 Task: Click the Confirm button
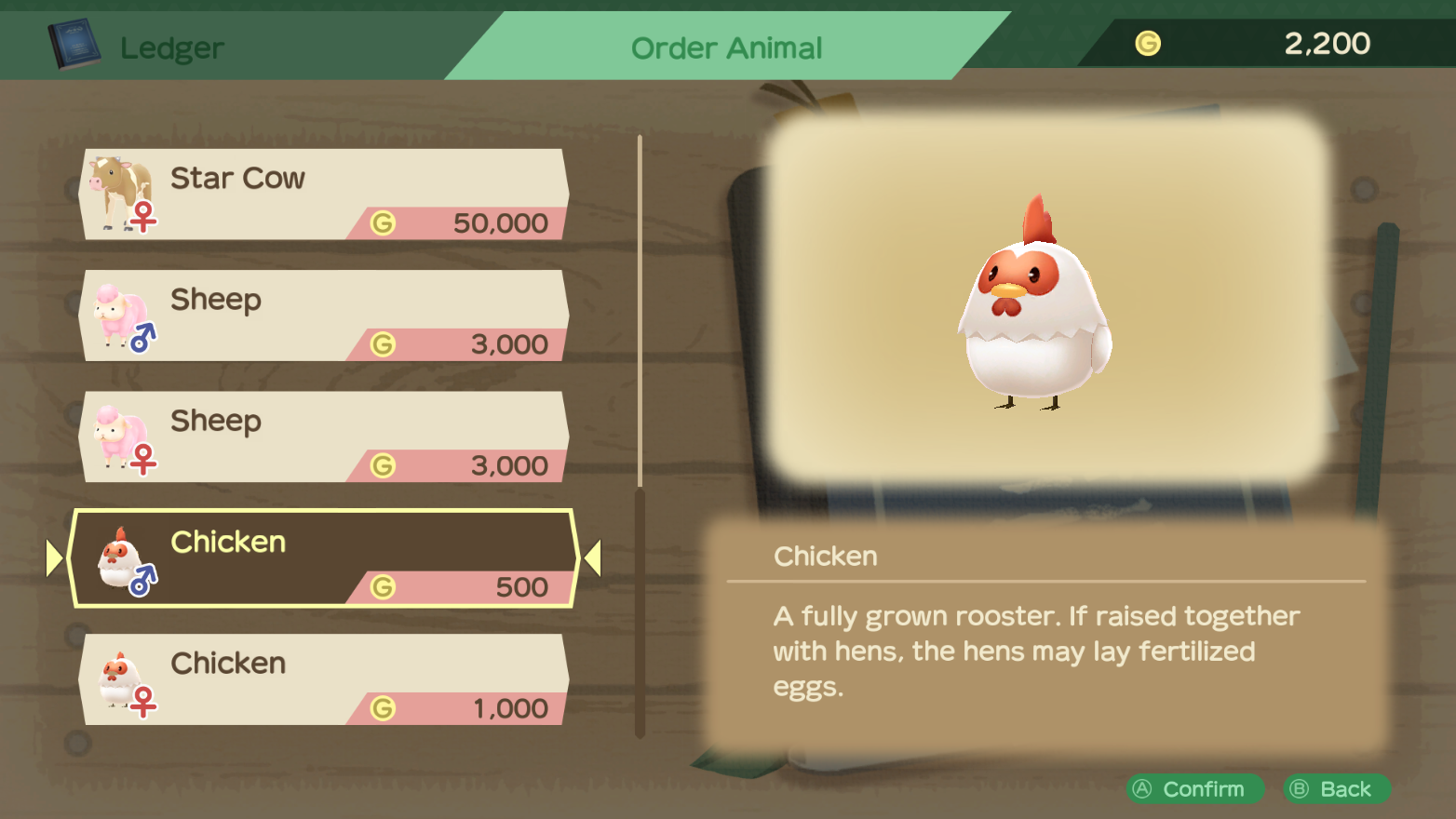click(x=1194, y=789)
